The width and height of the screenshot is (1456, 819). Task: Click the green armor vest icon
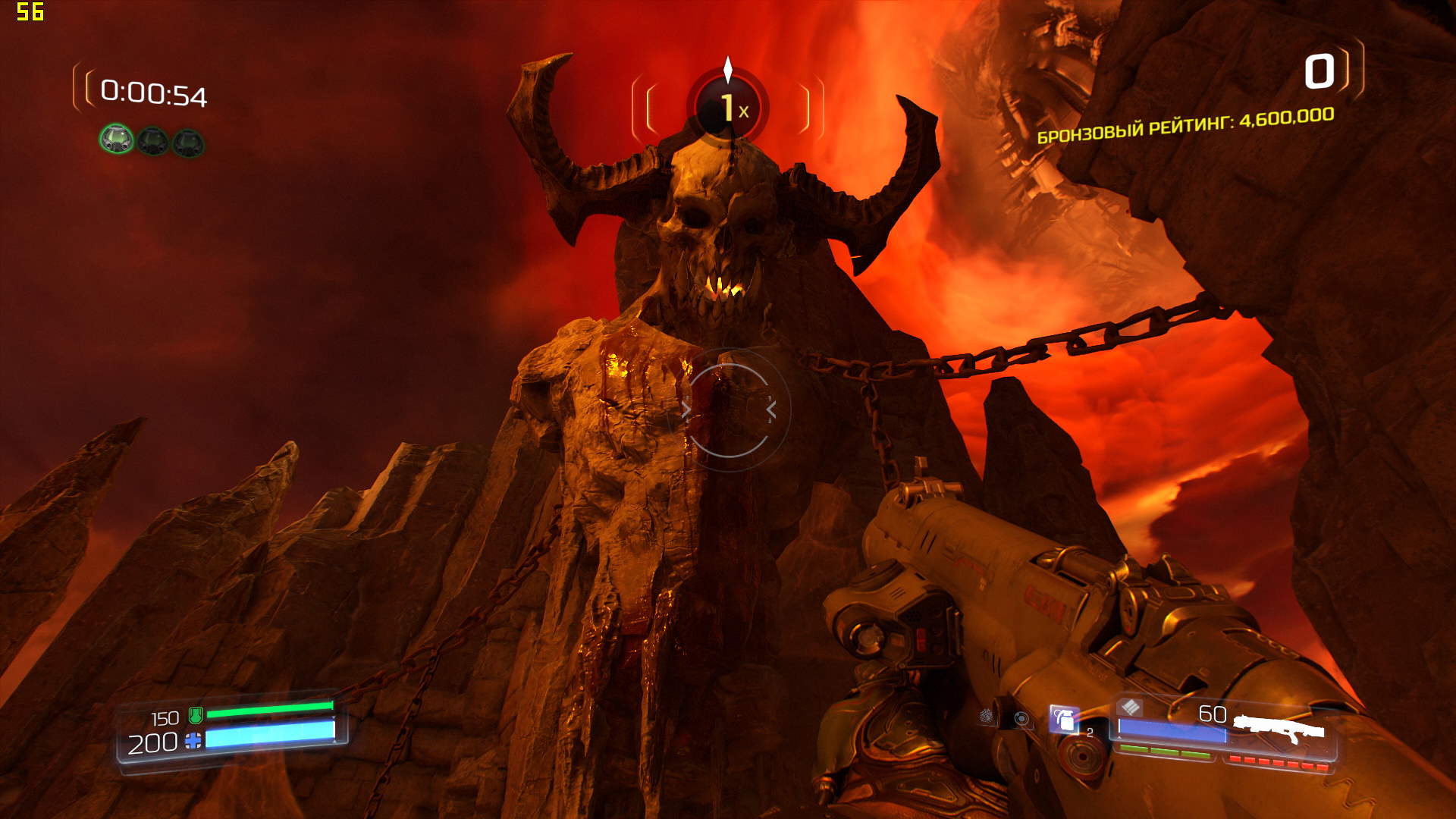tap(196, 714)
